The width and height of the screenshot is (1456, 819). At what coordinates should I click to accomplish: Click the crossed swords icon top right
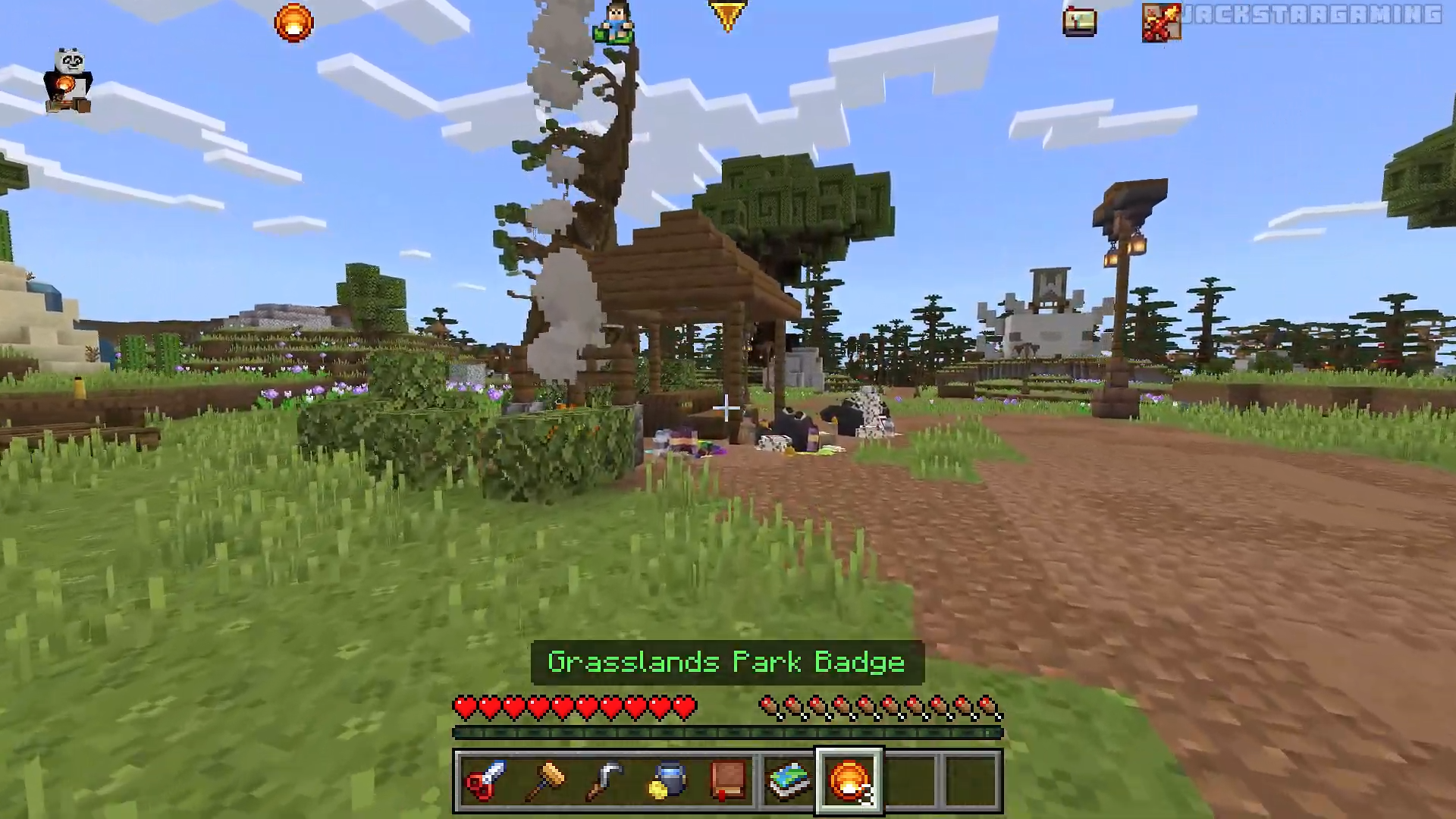pyautogui.click(x=1160, y=23)
